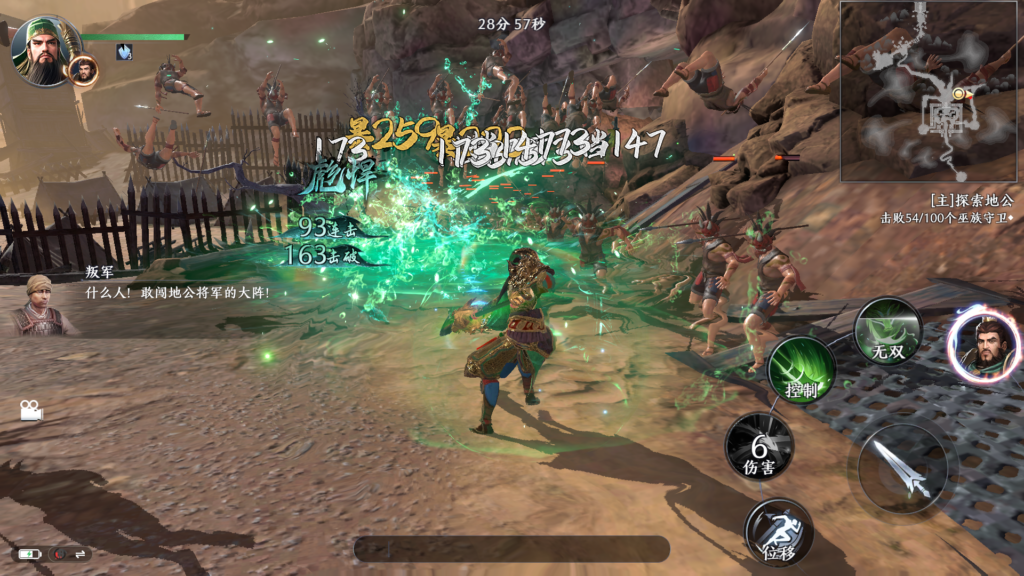
Task: Trigger the 无双 musou skill
Action: click(x=887, y=332)
